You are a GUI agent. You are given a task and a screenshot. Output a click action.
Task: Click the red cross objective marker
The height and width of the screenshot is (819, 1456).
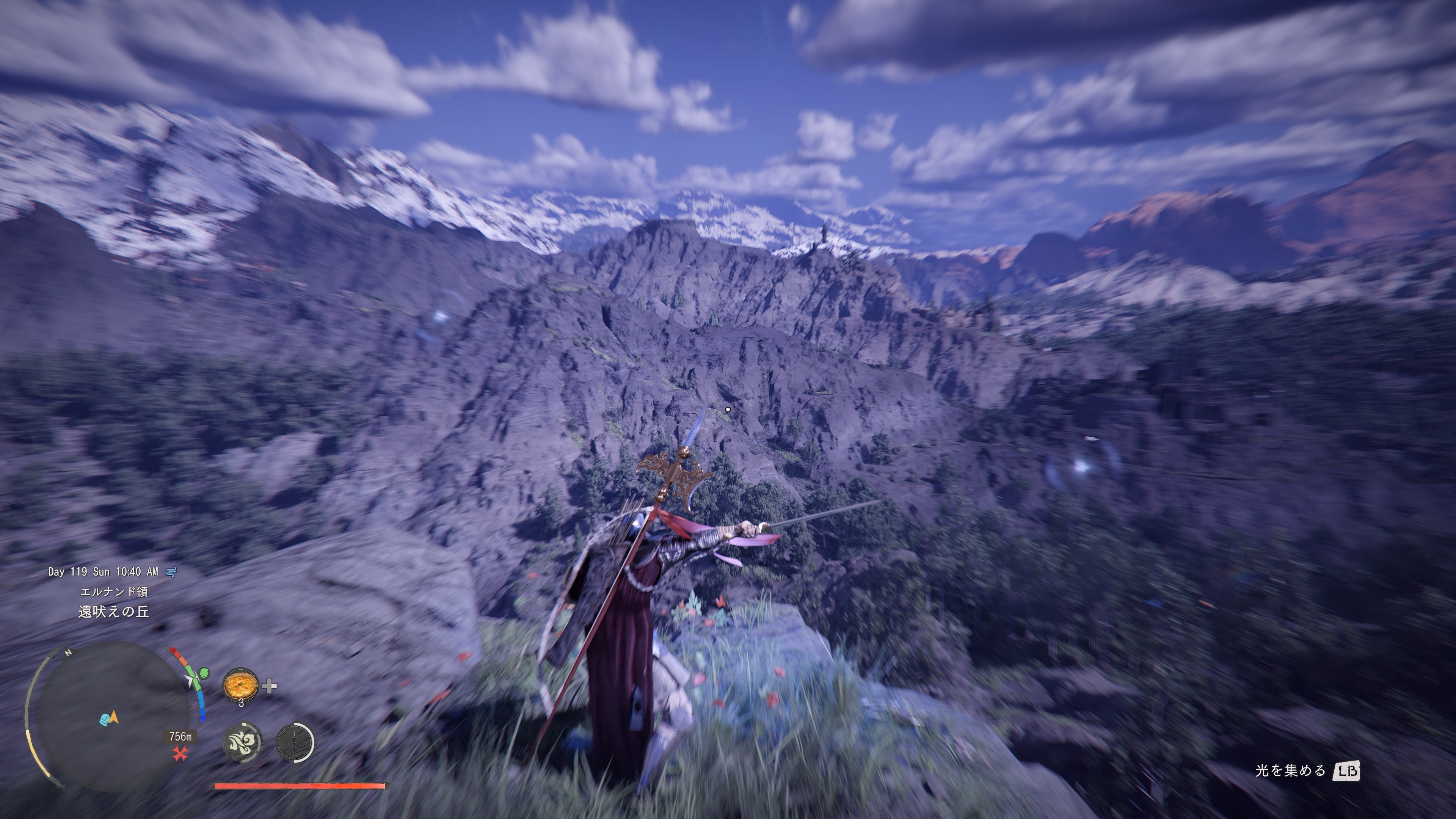180,753
